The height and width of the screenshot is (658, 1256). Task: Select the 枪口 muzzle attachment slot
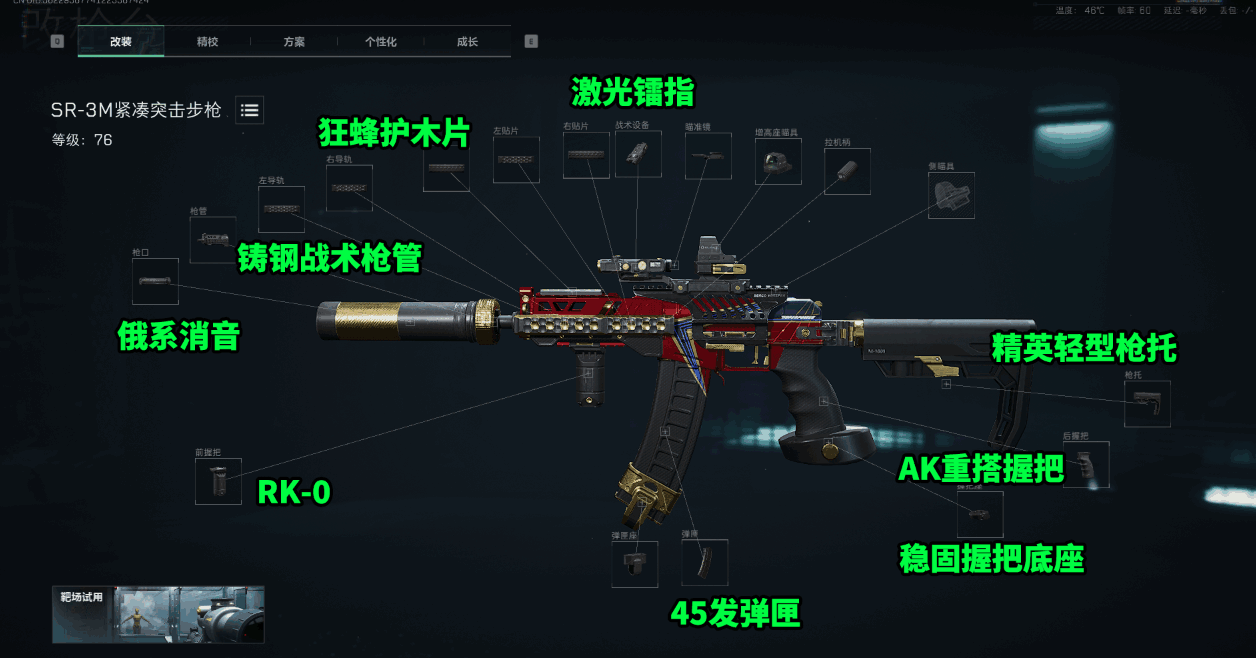pos(155,281)
